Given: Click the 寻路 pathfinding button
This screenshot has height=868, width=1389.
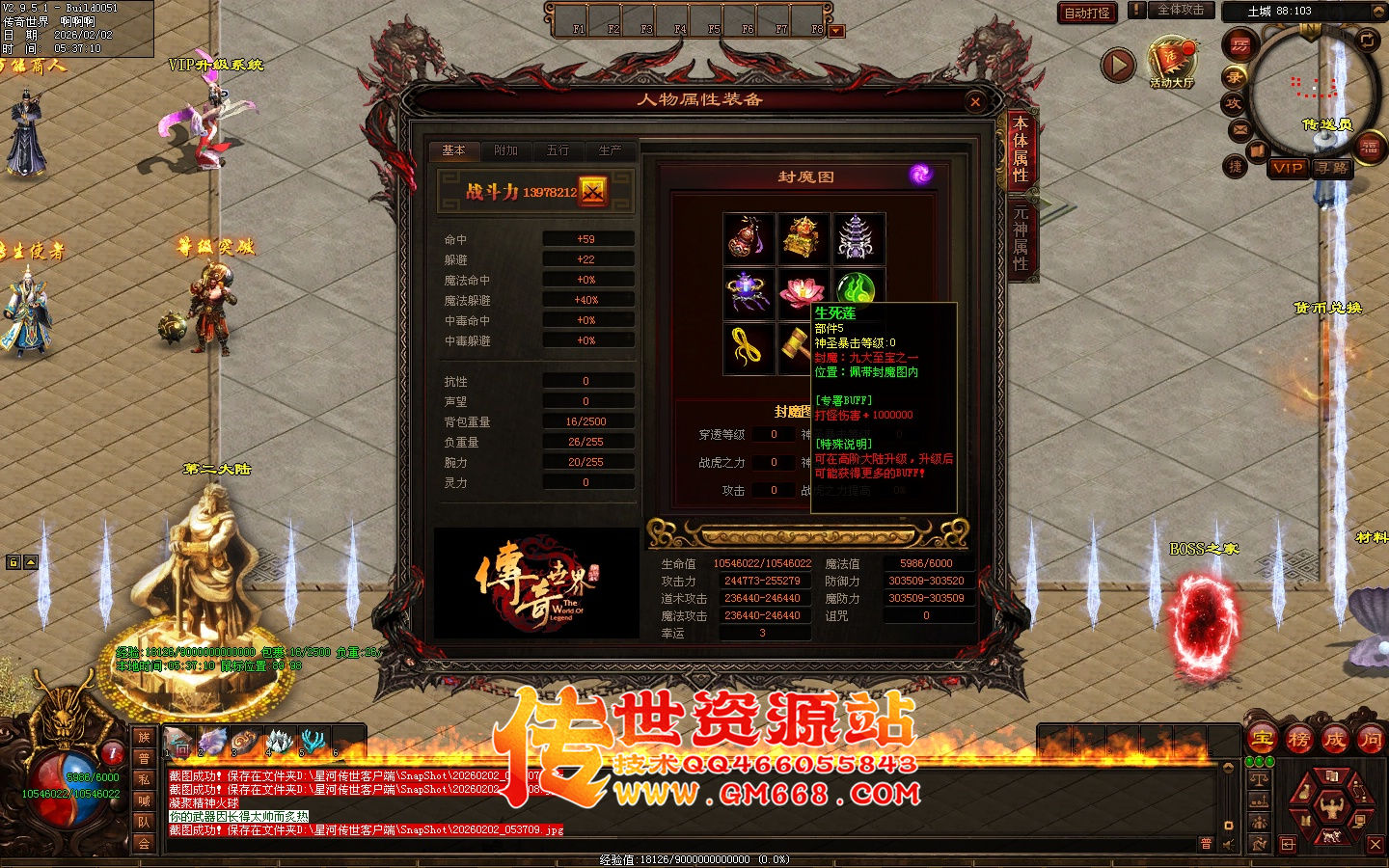Looking at the screenshot, I should coord(1332,168).
